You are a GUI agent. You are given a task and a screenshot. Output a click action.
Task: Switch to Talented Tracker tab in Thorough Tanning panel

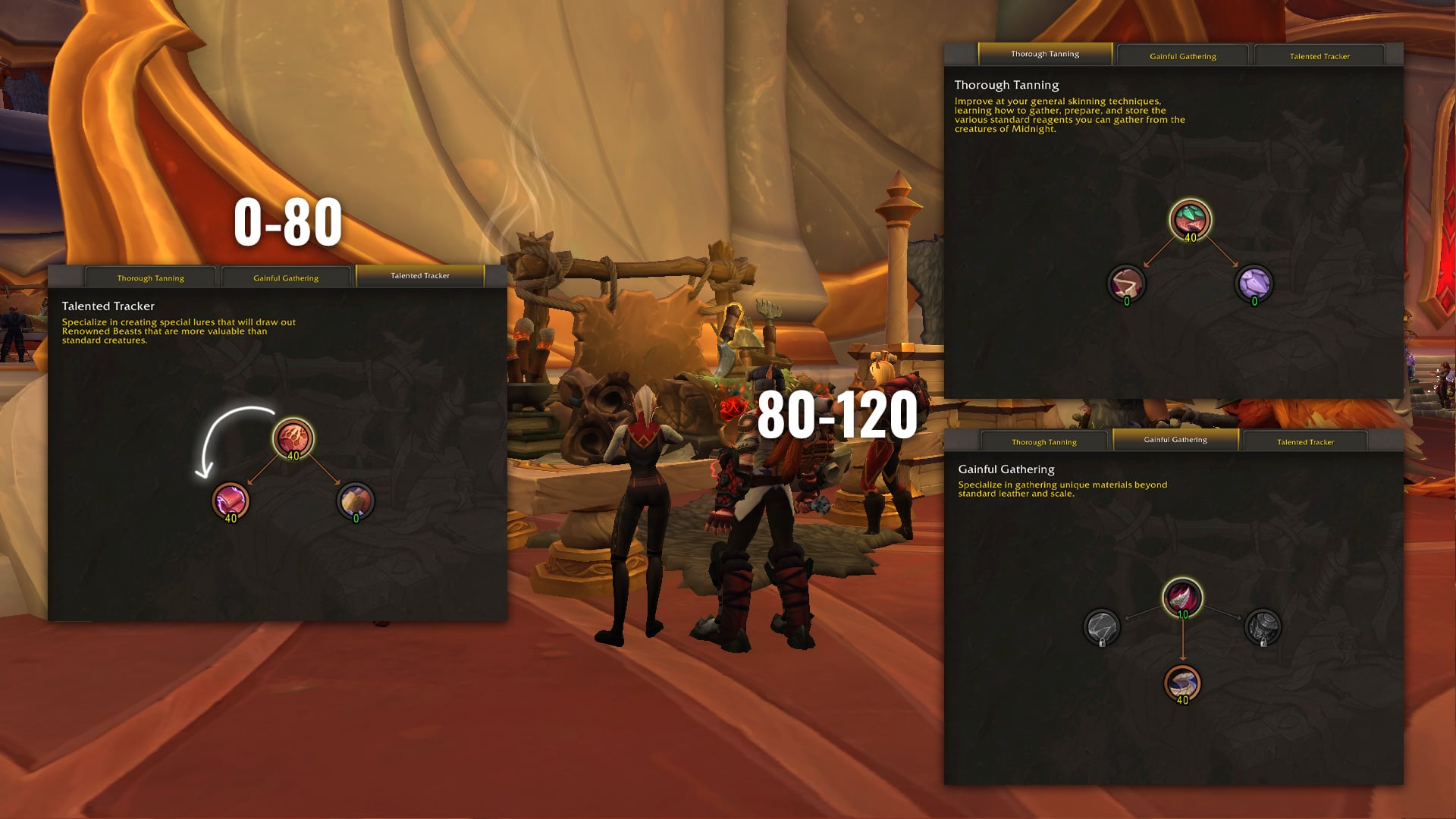coord(1319,55)
